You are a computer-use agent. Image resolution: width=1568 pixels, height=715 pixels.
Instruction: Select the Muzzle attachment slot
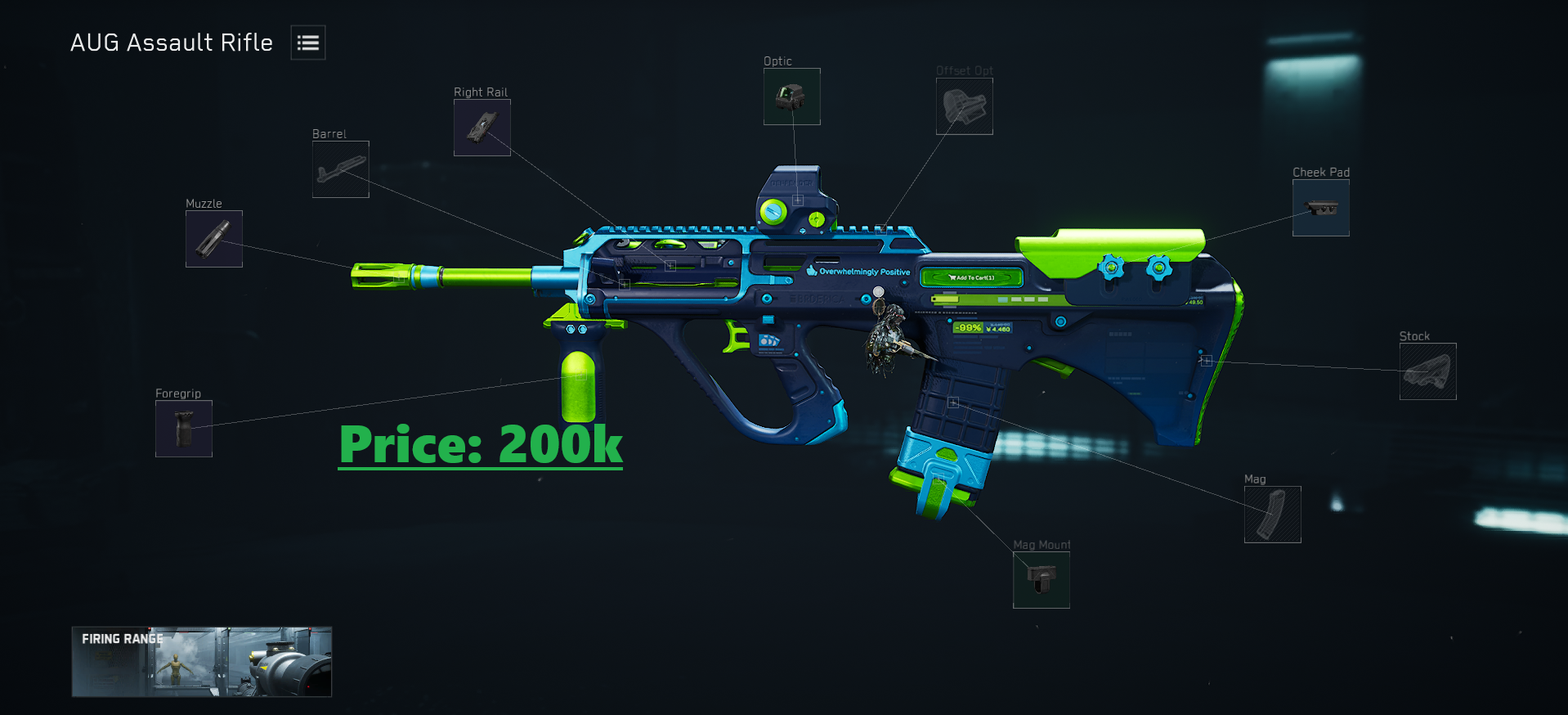214,239
